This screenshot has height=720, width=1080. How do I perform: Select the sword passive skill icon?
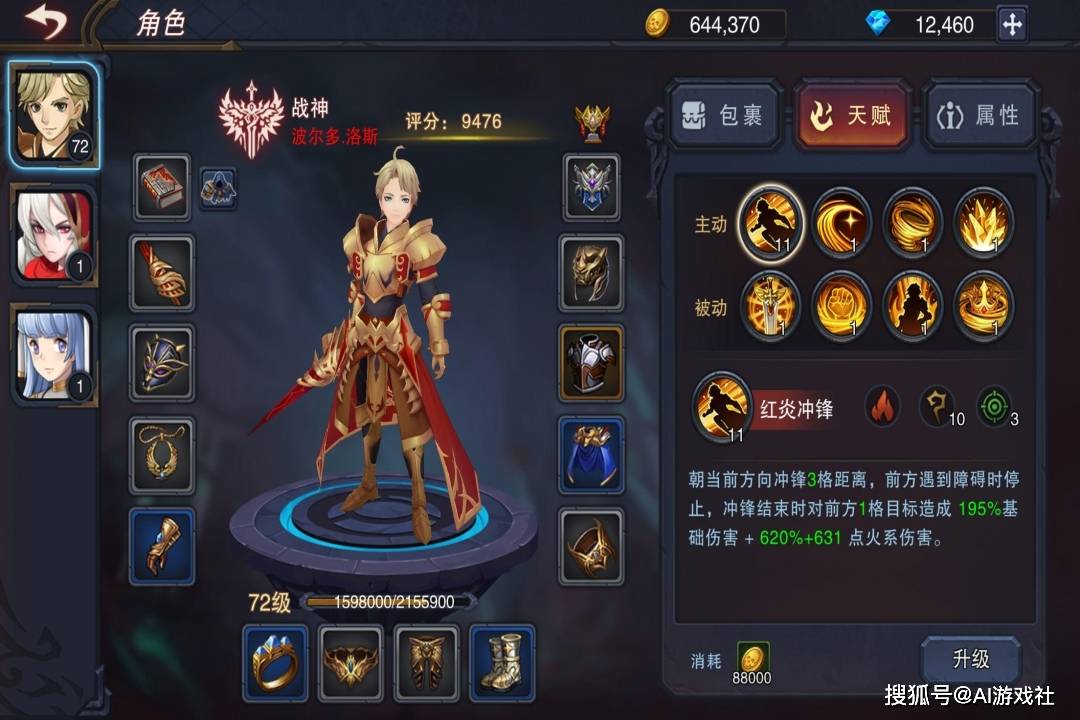(770, 306)
